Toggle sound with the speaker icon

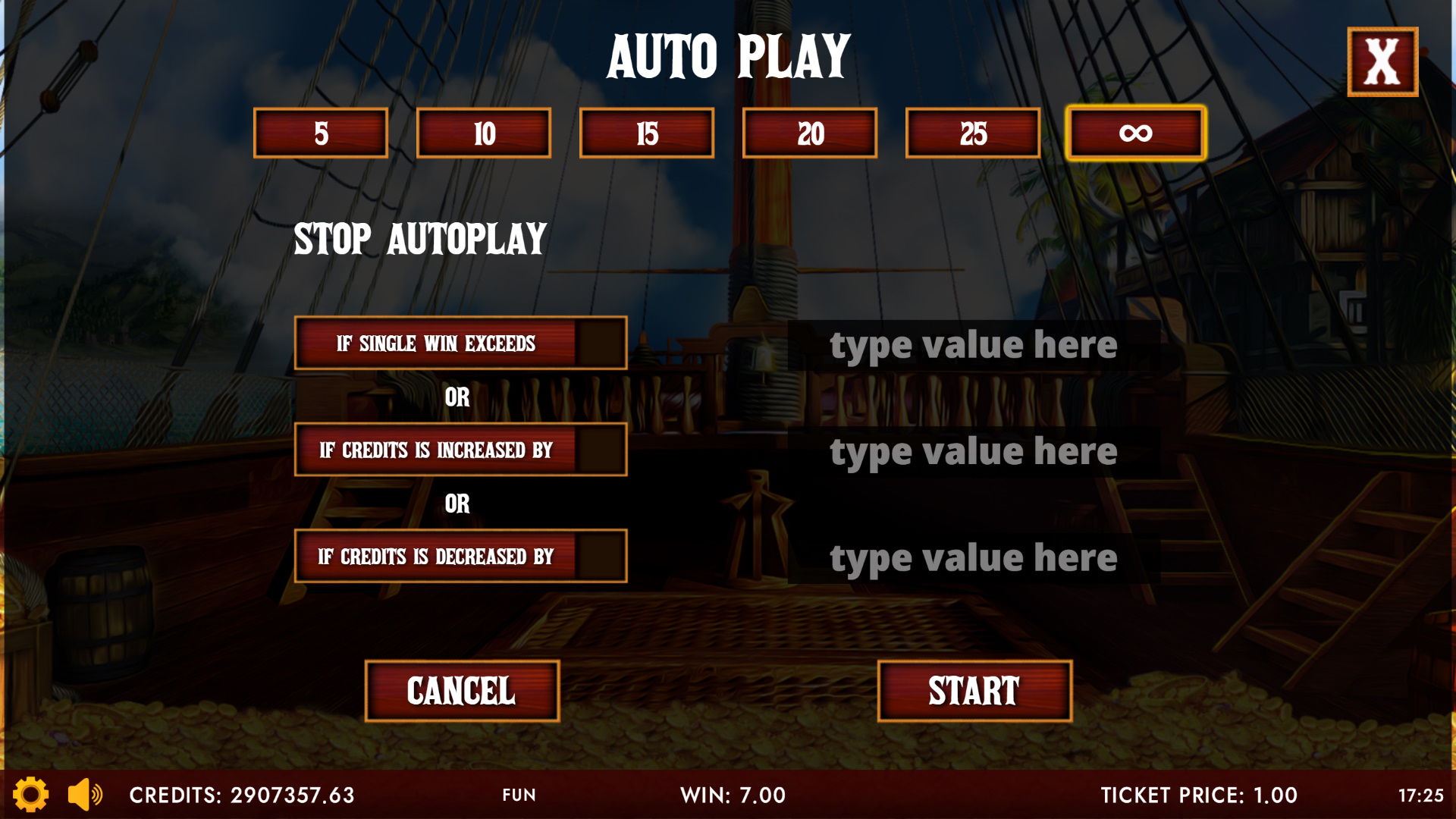coord(85,795)
